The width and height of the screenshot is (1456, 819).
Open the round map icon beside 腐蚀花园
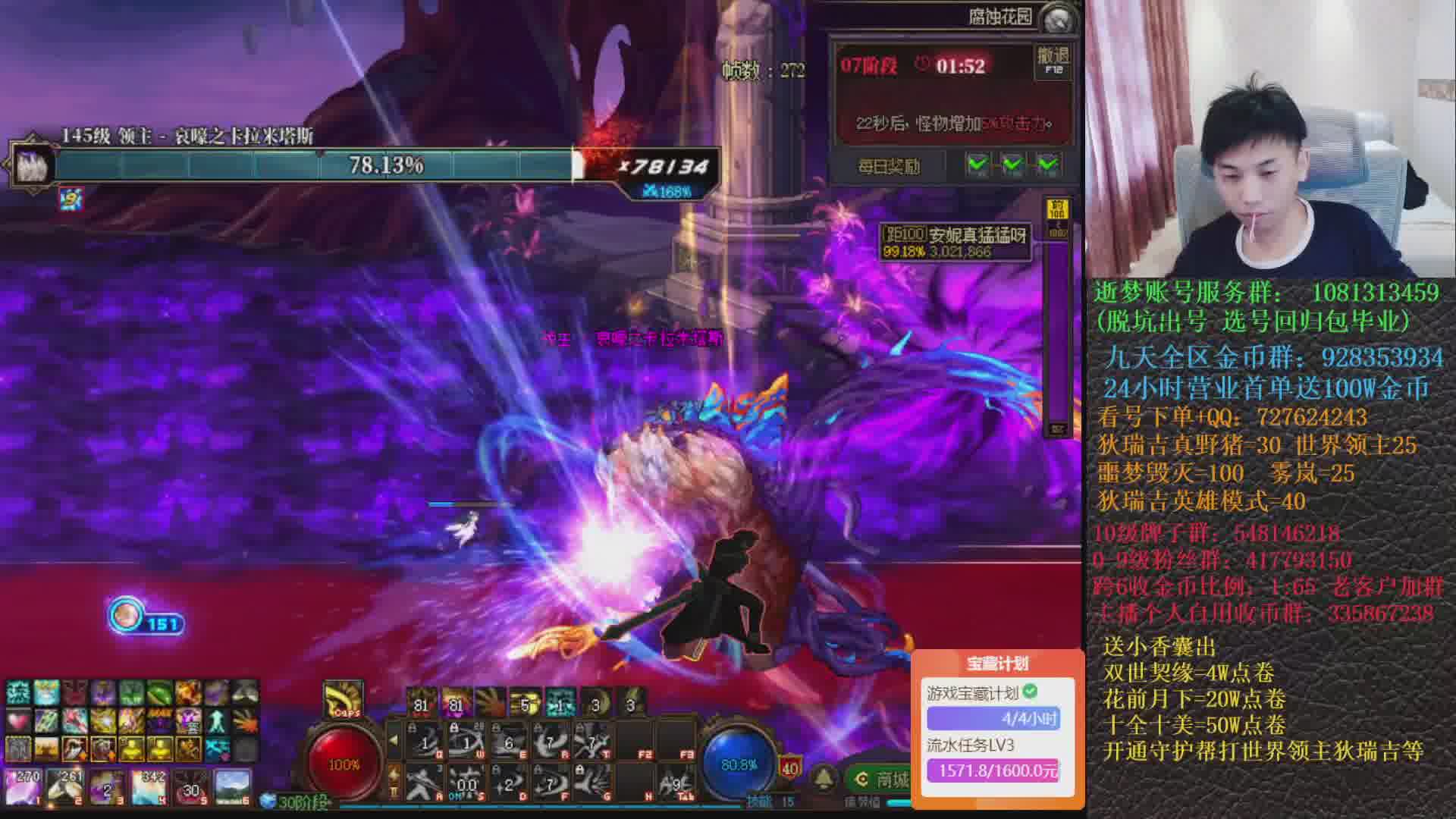coord(1059,19)
